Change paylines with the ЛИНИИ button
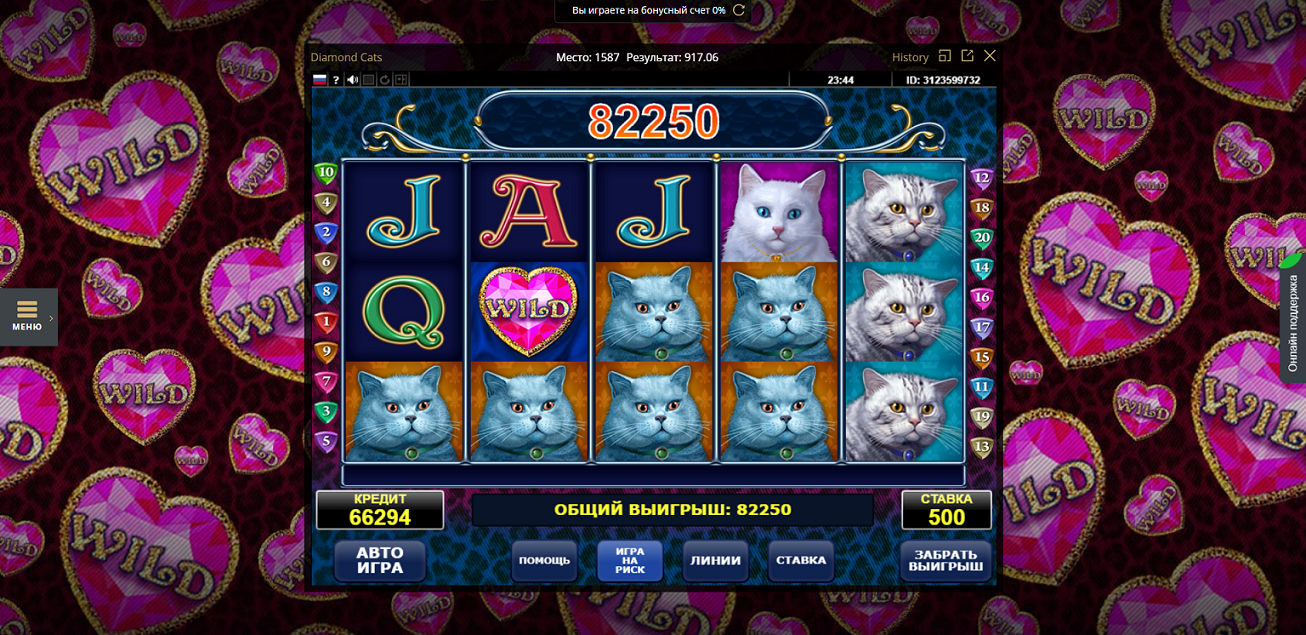This screenshot has height=635, width=1306. point(716,560)
